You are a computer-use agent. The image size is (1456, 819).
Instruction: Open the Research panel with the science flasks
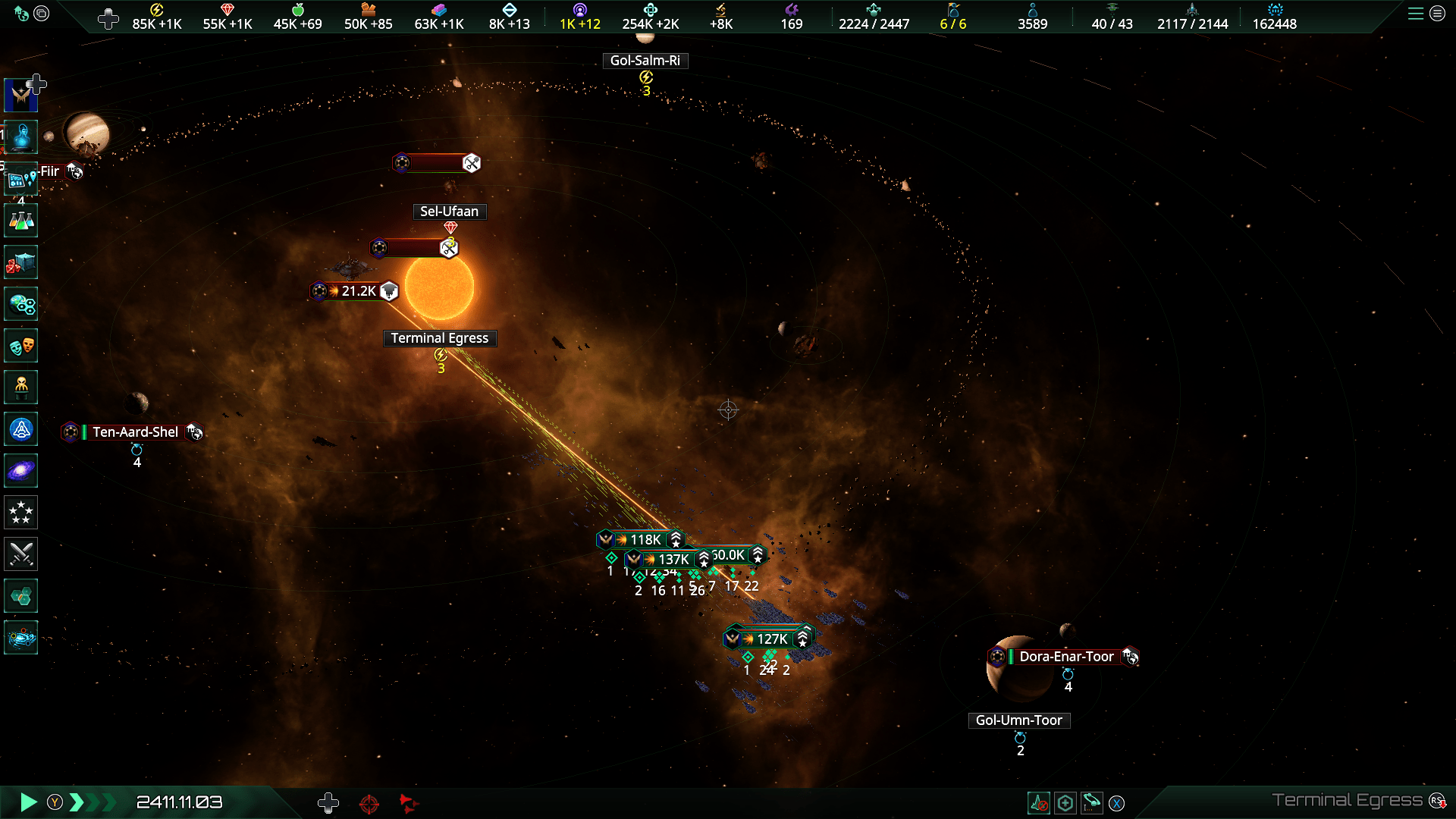20,220
